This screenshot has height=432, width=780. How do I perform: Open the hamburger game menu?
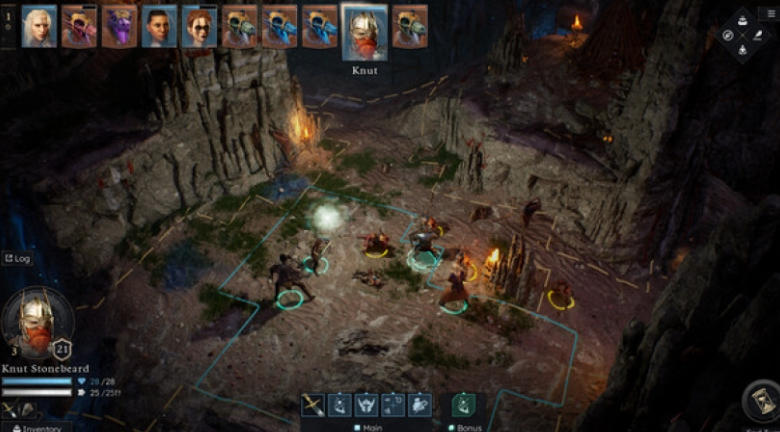coord(770,13)
